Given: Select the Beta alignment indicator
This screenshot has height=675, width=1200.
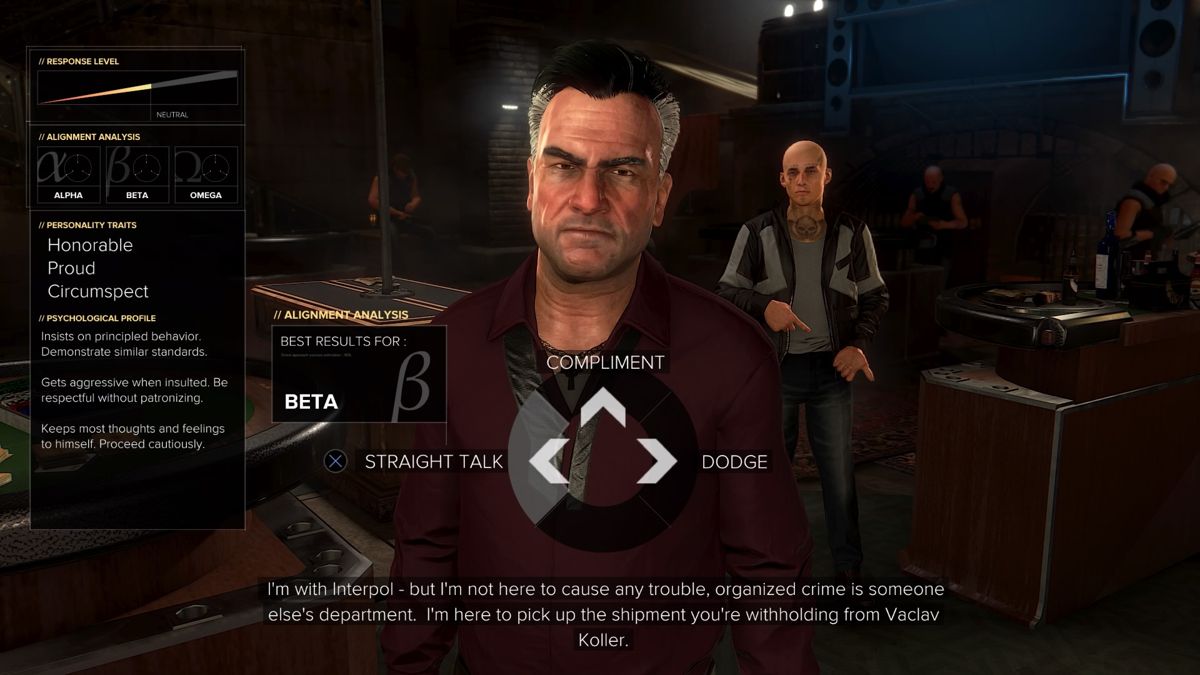Looking at the screenshot, I should 137,172.
